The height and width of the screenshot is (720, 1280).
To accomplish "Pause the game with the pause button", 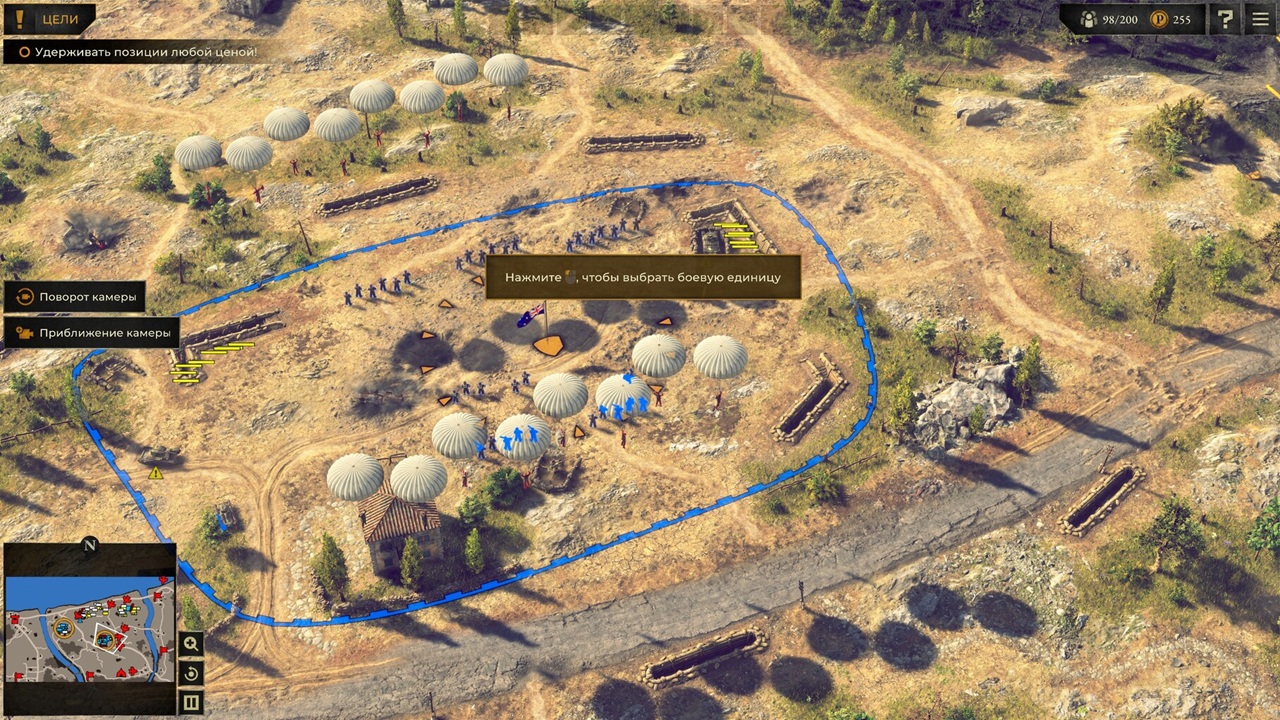I will pos(191,702).
